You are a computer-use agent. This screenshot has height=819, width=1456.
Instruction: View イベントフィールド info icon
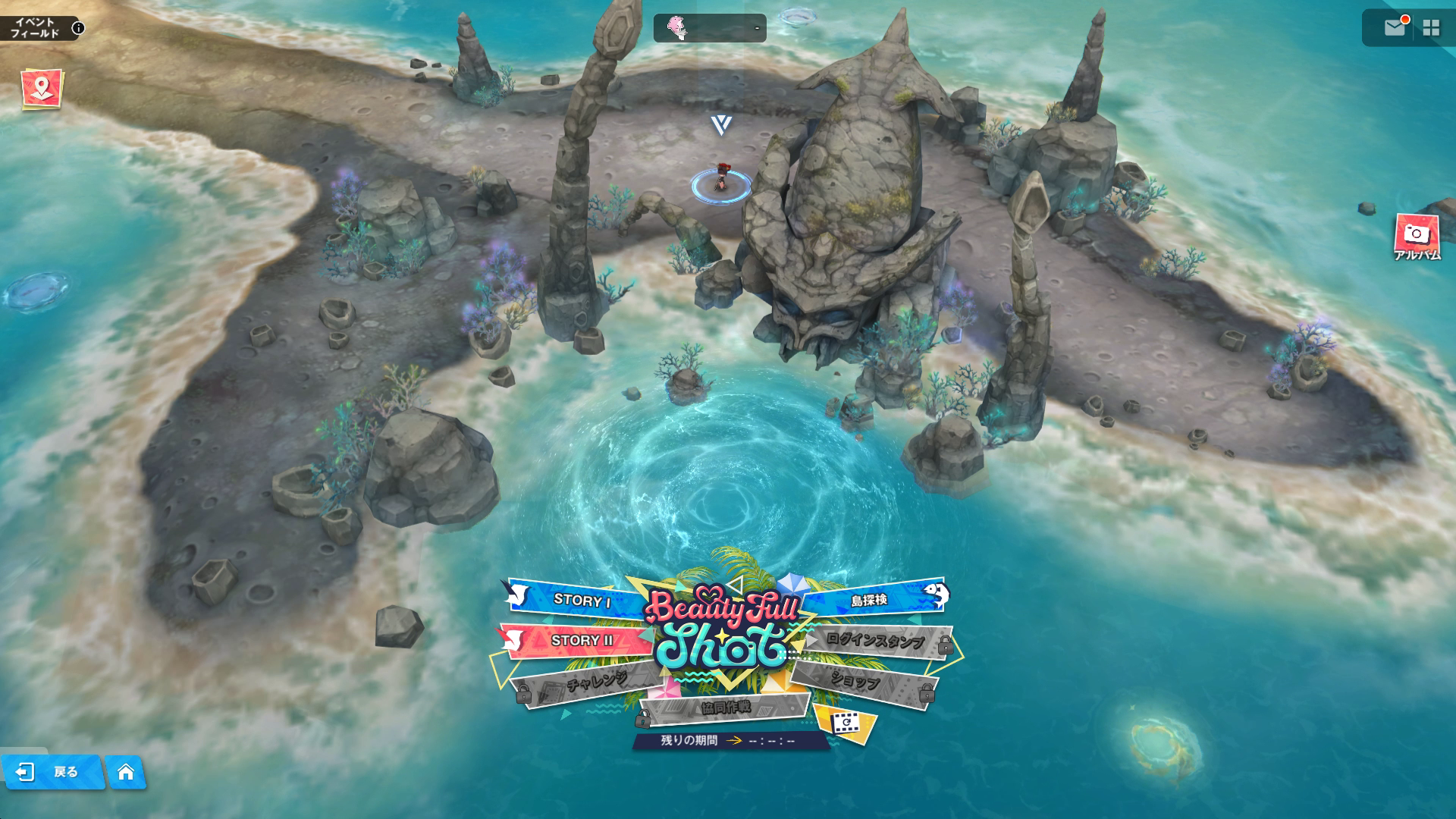coord(78,29)
